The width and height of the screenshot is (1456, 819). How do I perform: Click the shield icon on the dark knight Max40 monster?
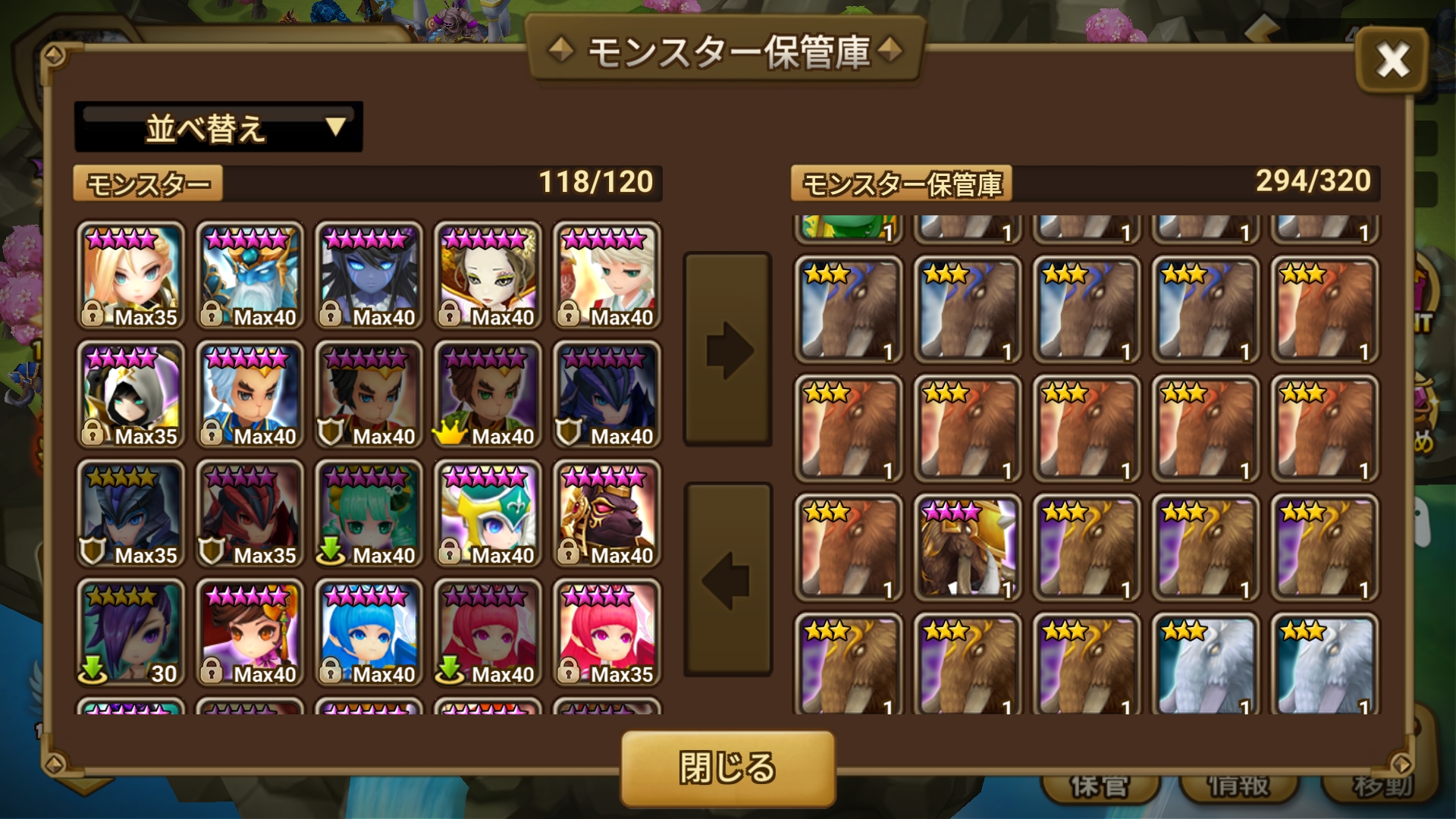pos(569,436)
